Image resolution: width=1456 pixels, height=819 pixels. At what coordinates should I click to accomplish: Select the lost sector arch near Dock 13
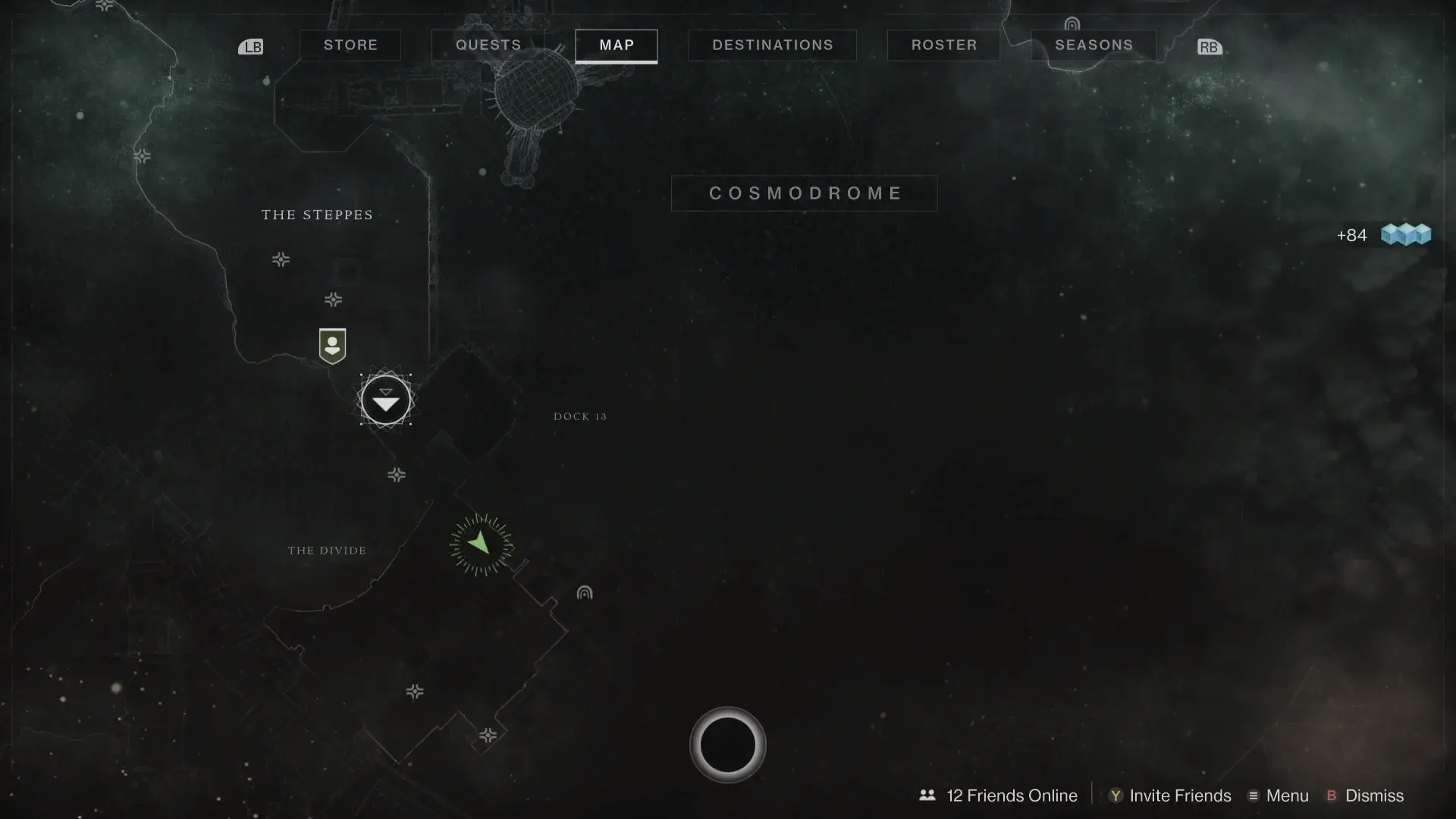584,593
